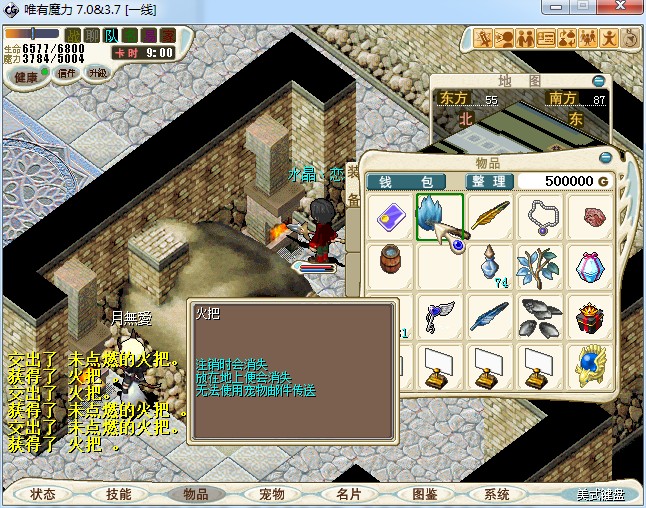Minimize the 物品 inventory panel
The width and height of the screenshot is (646, 508).
coord(605,158)
